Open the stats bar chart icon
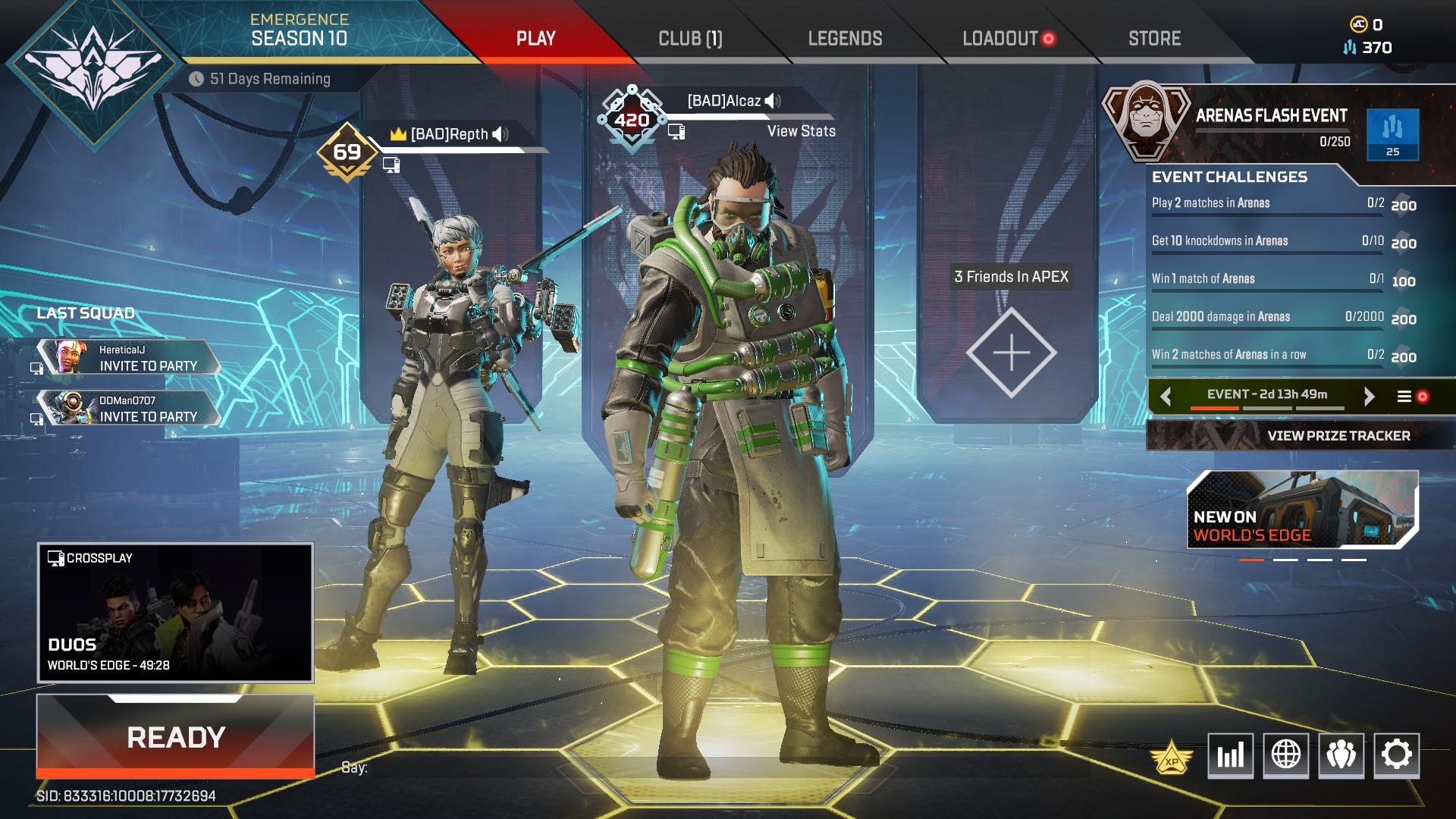 point(1230,755)
